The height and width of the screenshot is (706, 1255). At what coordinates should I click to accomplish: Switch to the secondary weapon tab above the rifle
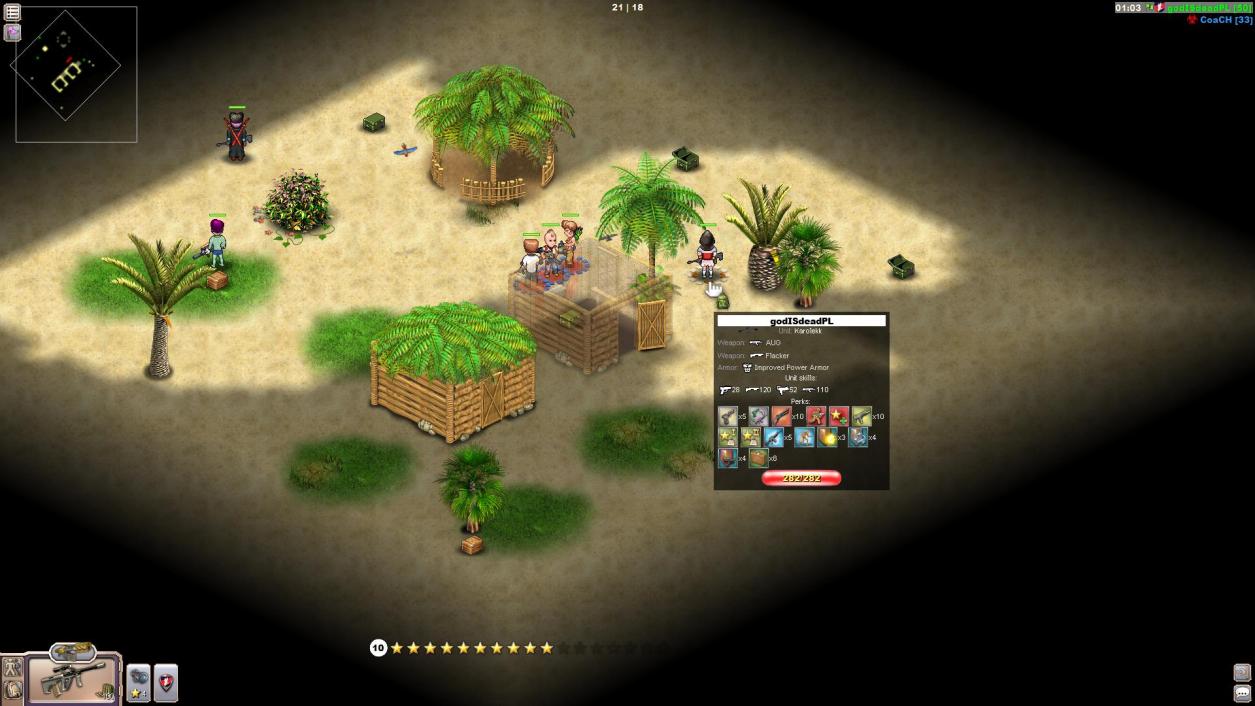(72, 653)
